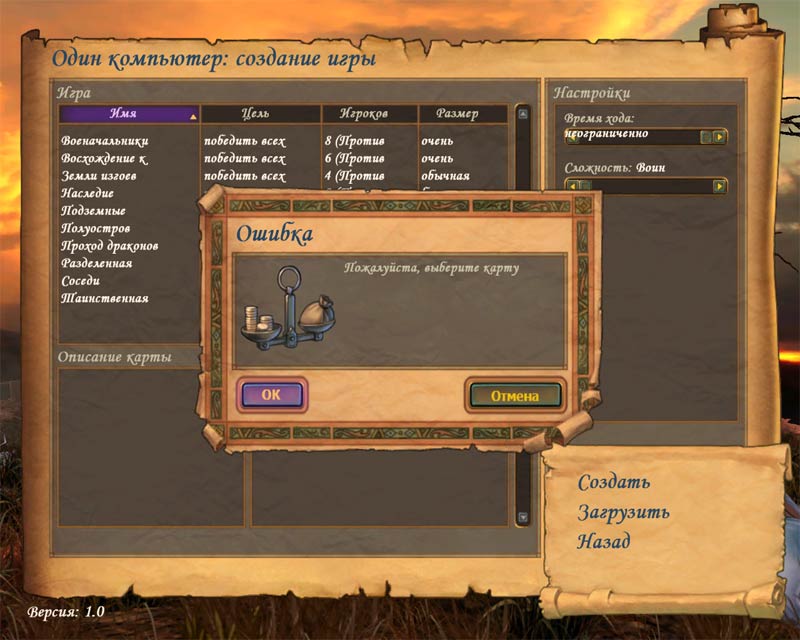Dismiss the error with Отмена button
Image resolution: width=800 pixels, height=640 pixels.
click(515, 395)
